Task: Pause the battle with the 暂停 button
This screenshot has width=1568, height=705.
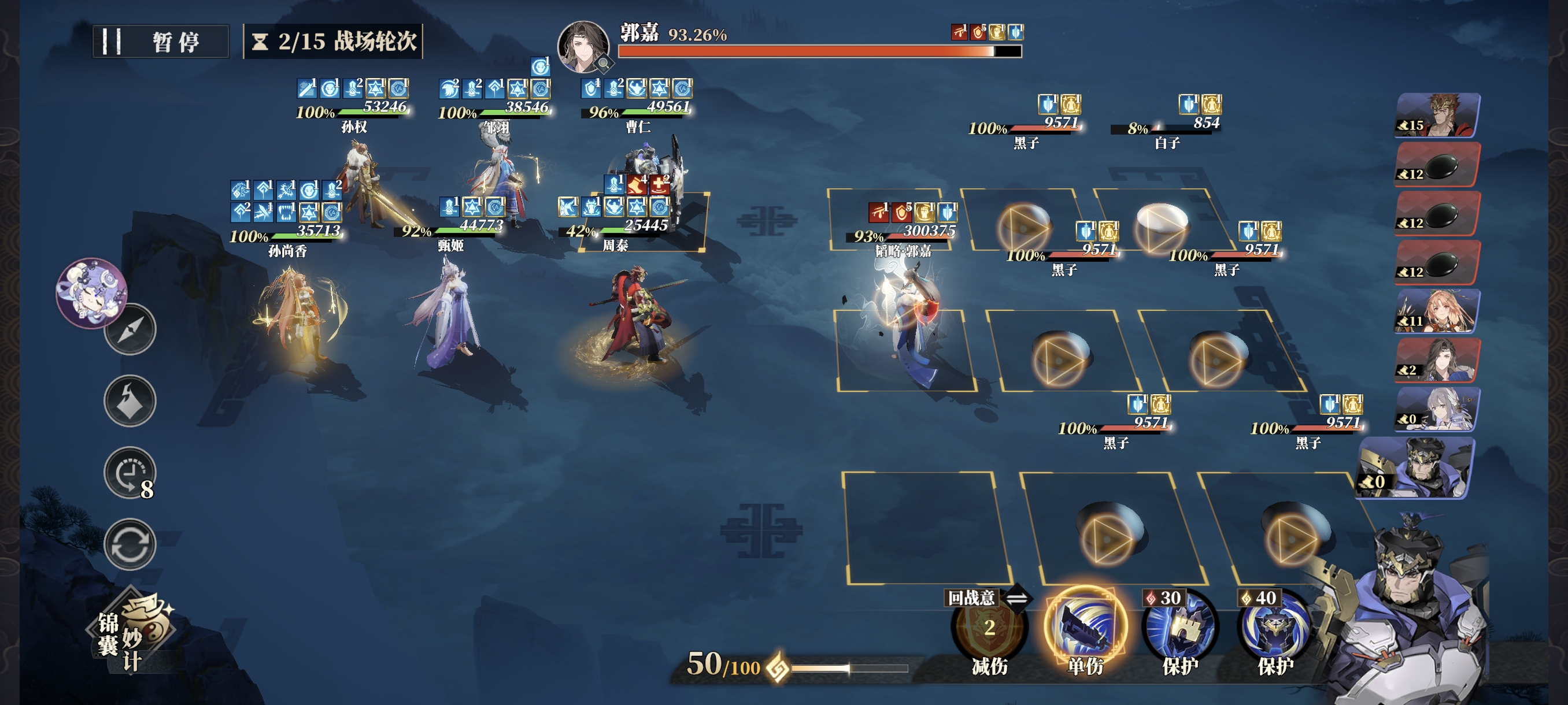Action: 161,42
